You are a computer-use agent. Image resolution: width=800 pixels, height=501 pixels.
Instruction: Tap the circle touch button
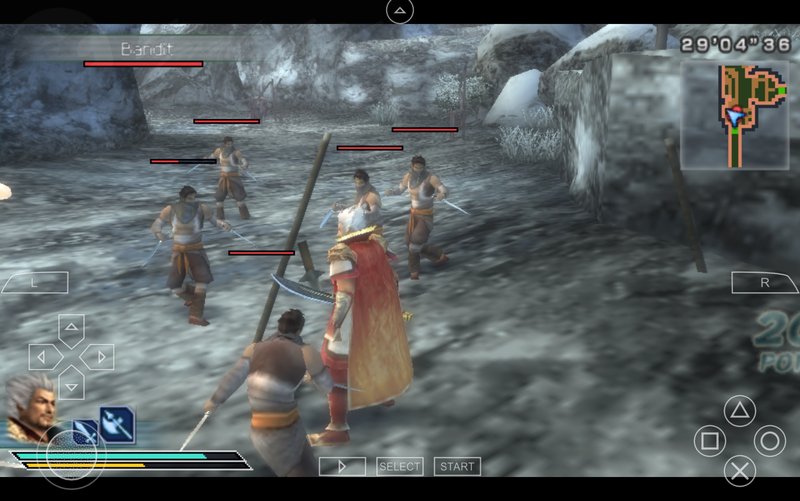pyautogui.click(x=769, y=440)
